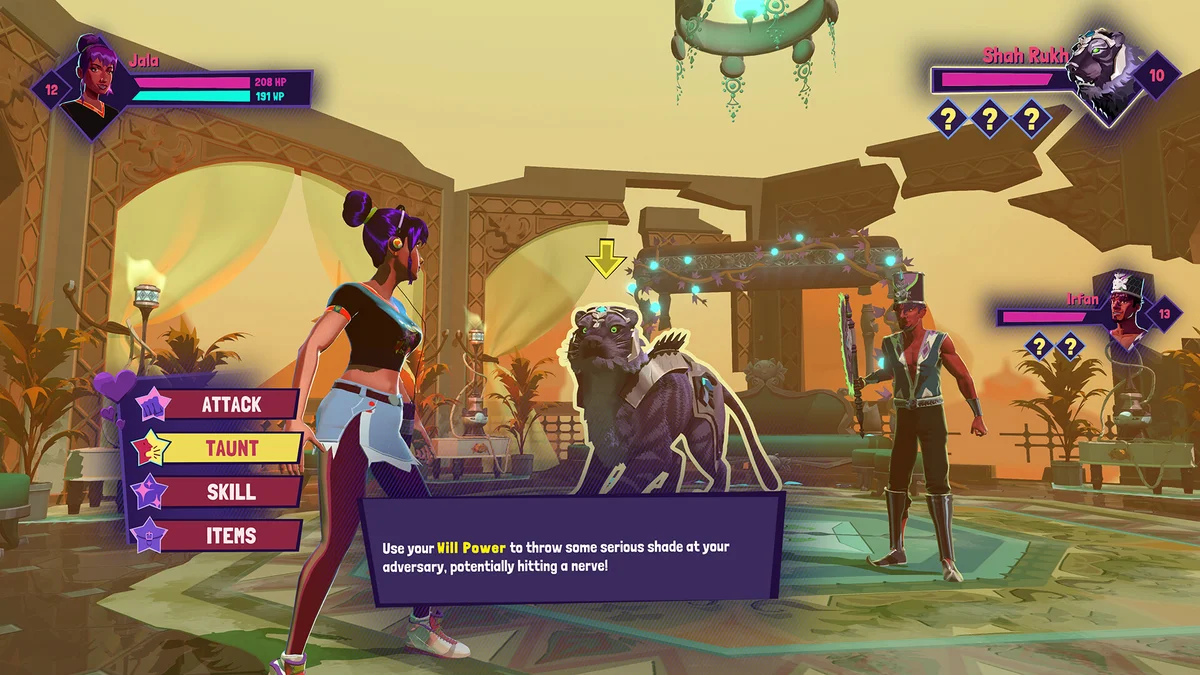Select the targeted panther with yellow arrow
The image size is (1200, 675).
click(640, 400)
